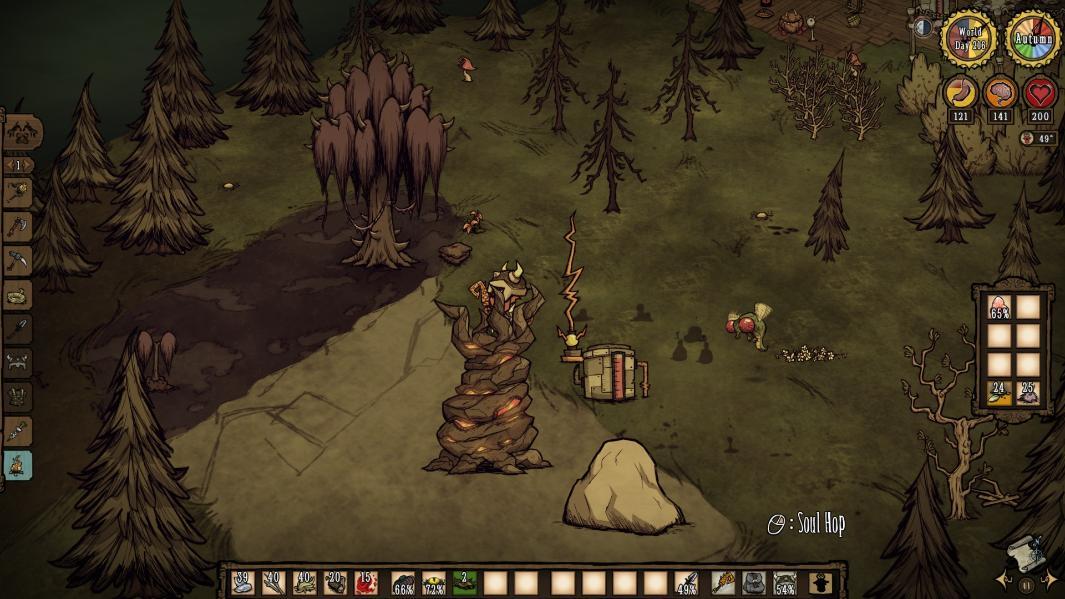Select the horned helmet at 54% durability
The height and width of the screenshot is (599, 1065).
click(786, 582)
